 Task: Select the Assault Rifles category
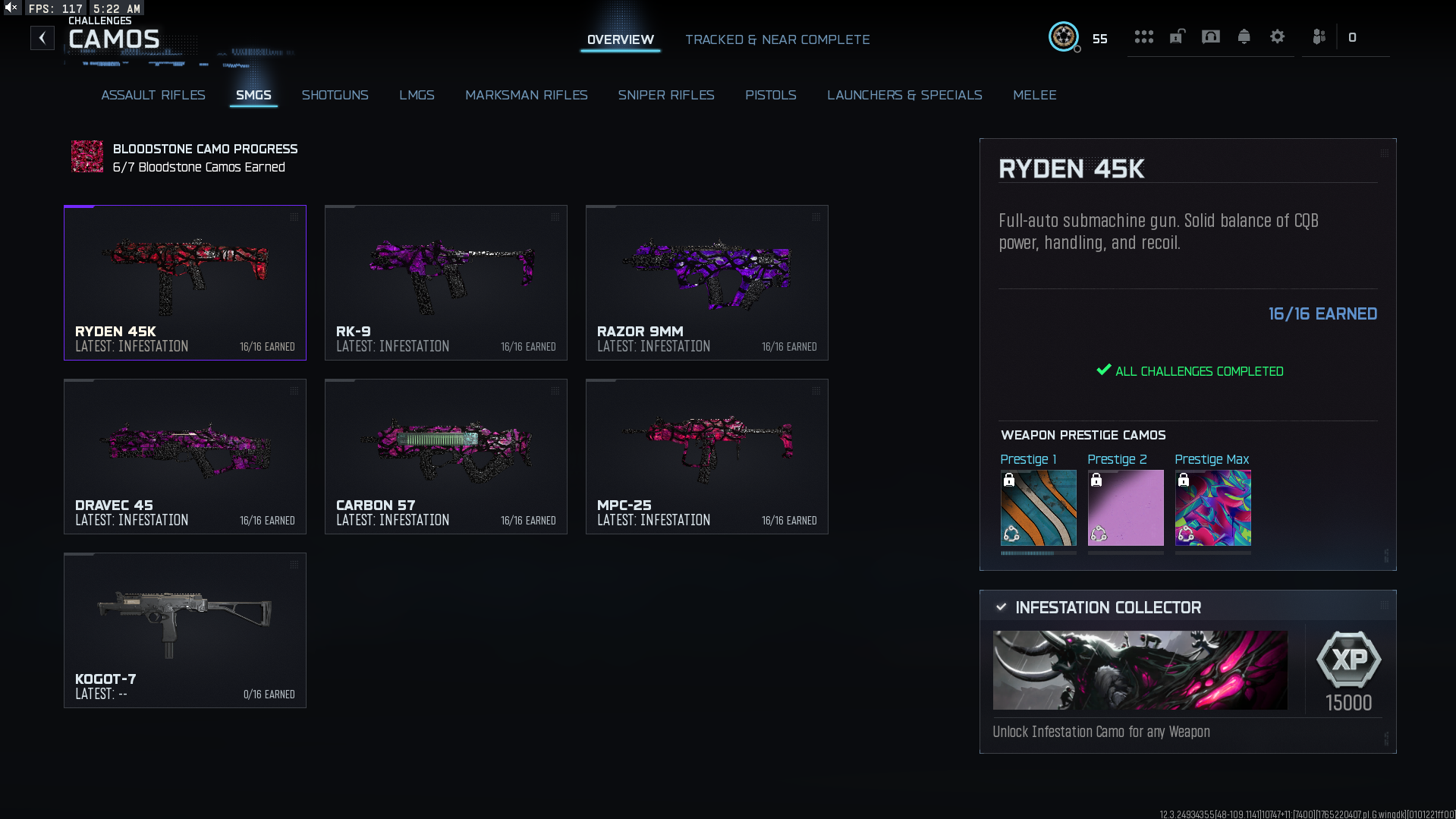click(153, 95)
